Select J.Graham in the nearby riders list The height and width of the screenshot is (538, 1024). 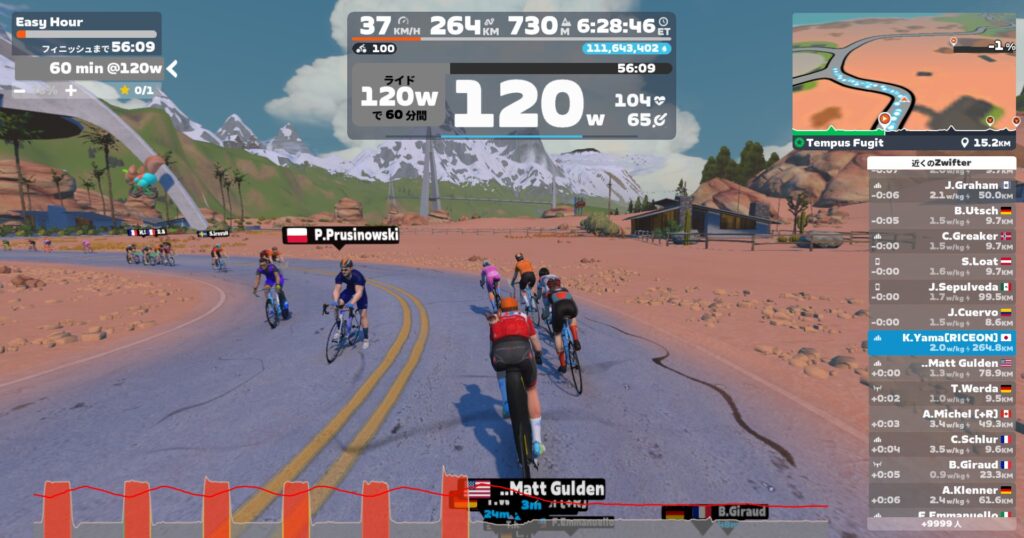click(x=941, y=190)
